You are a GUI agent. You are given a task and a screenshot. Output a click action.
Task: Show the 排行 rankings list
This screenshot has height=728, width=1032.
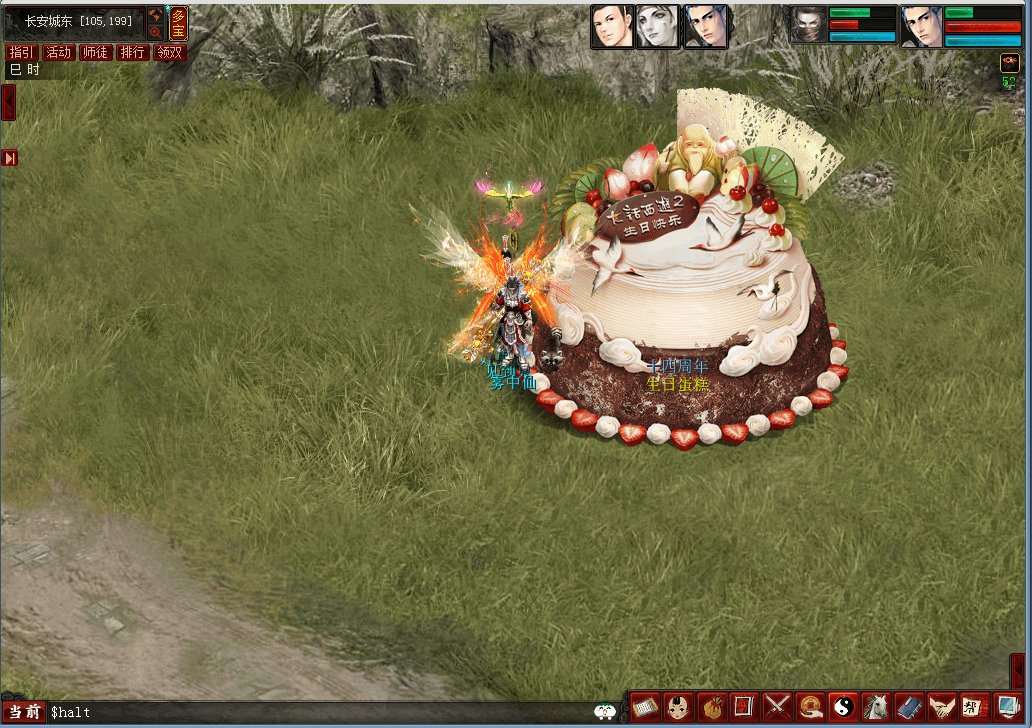point(133,52)
